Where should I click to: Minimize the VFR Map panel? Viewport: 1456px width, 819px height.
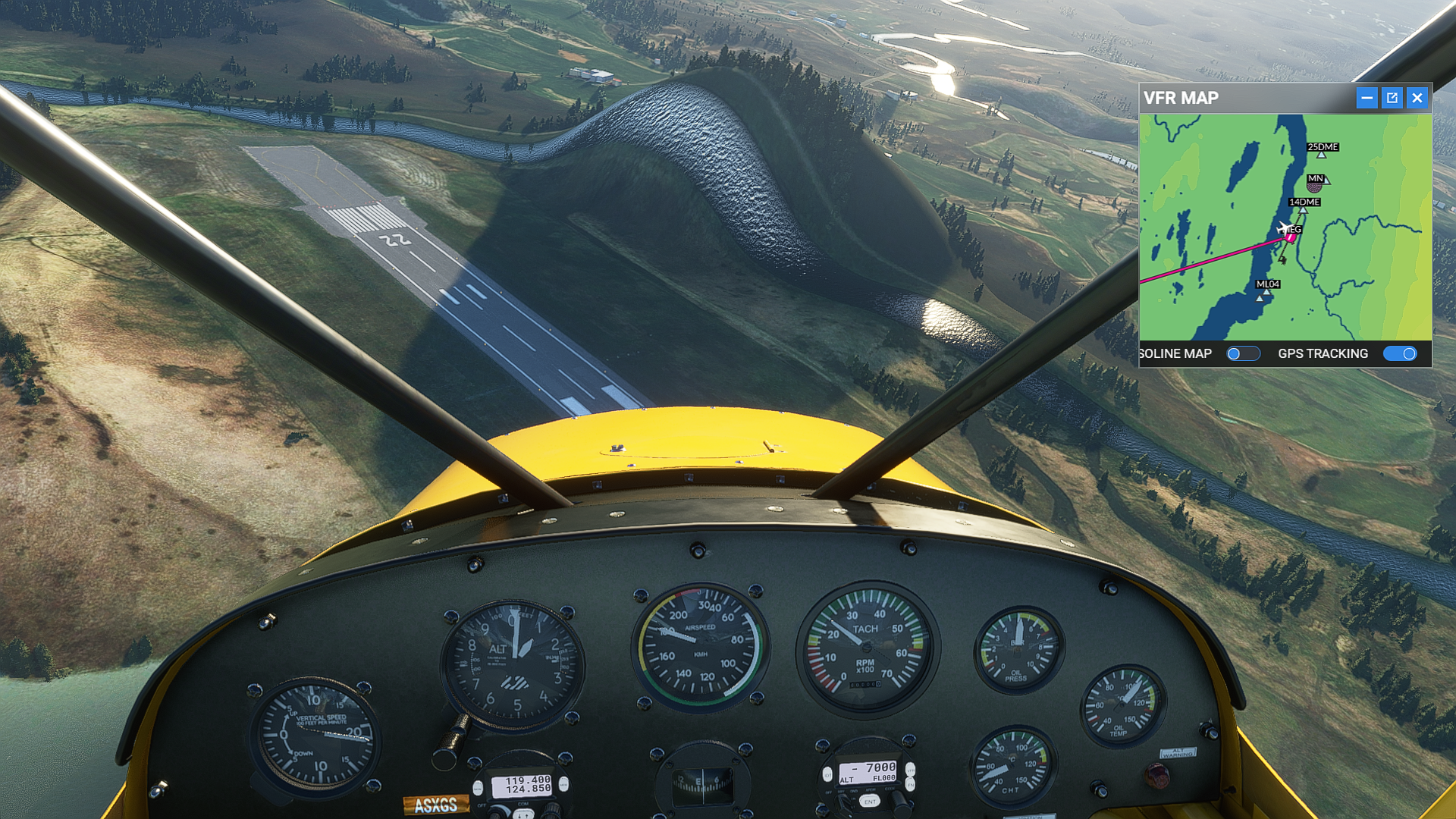[1367, 98]
